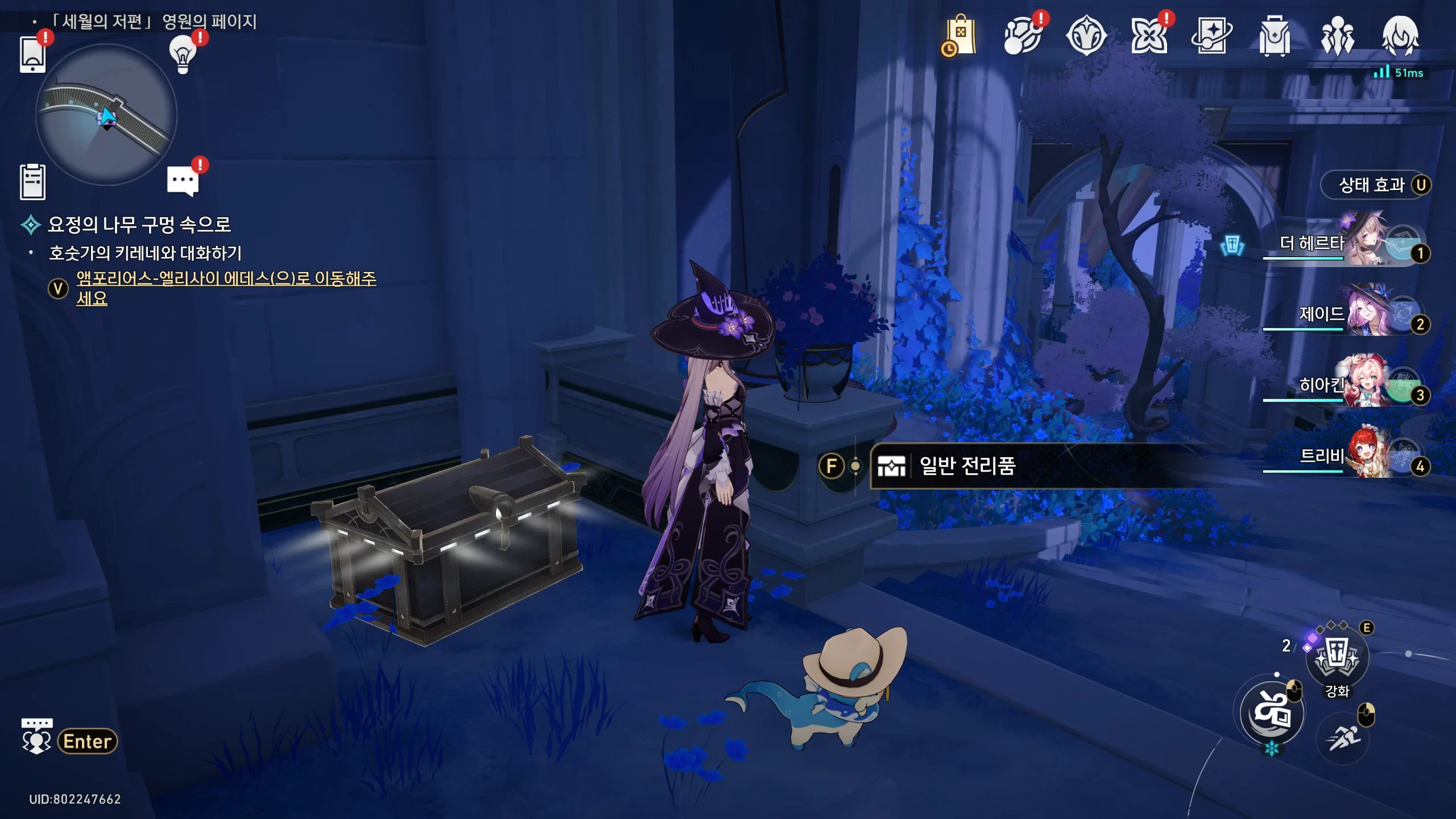The height and width of the screenshot is (819, 1456).
Task: Toggle the sprint running icon
Action: coord(1343,738)
